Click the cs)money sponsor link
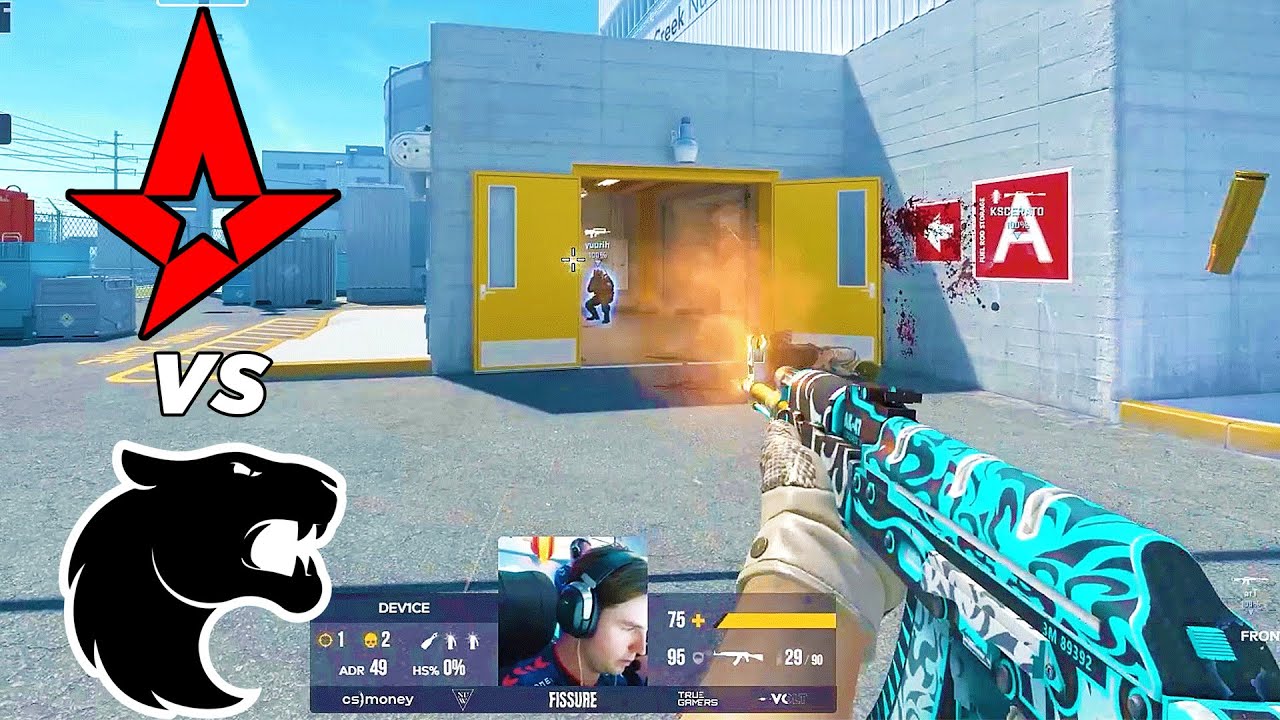 [378, 698]
